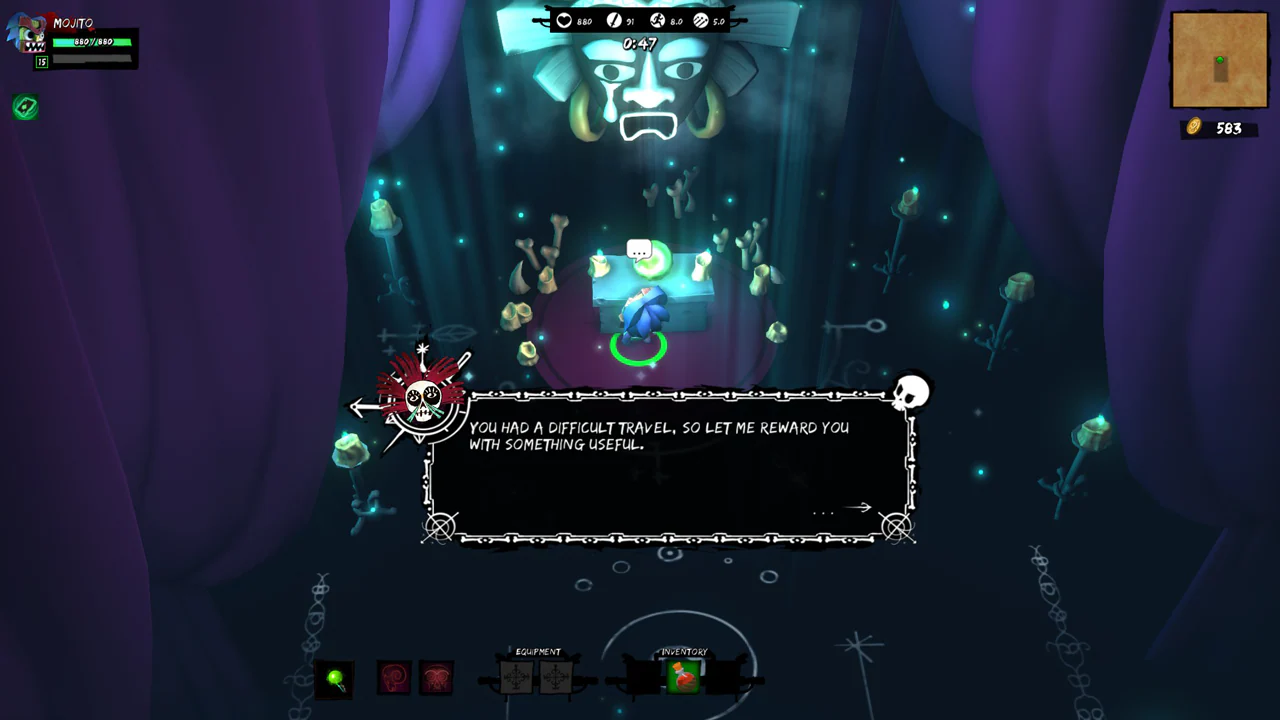Click the second Equipment rune slot

(x=556, y=678)
